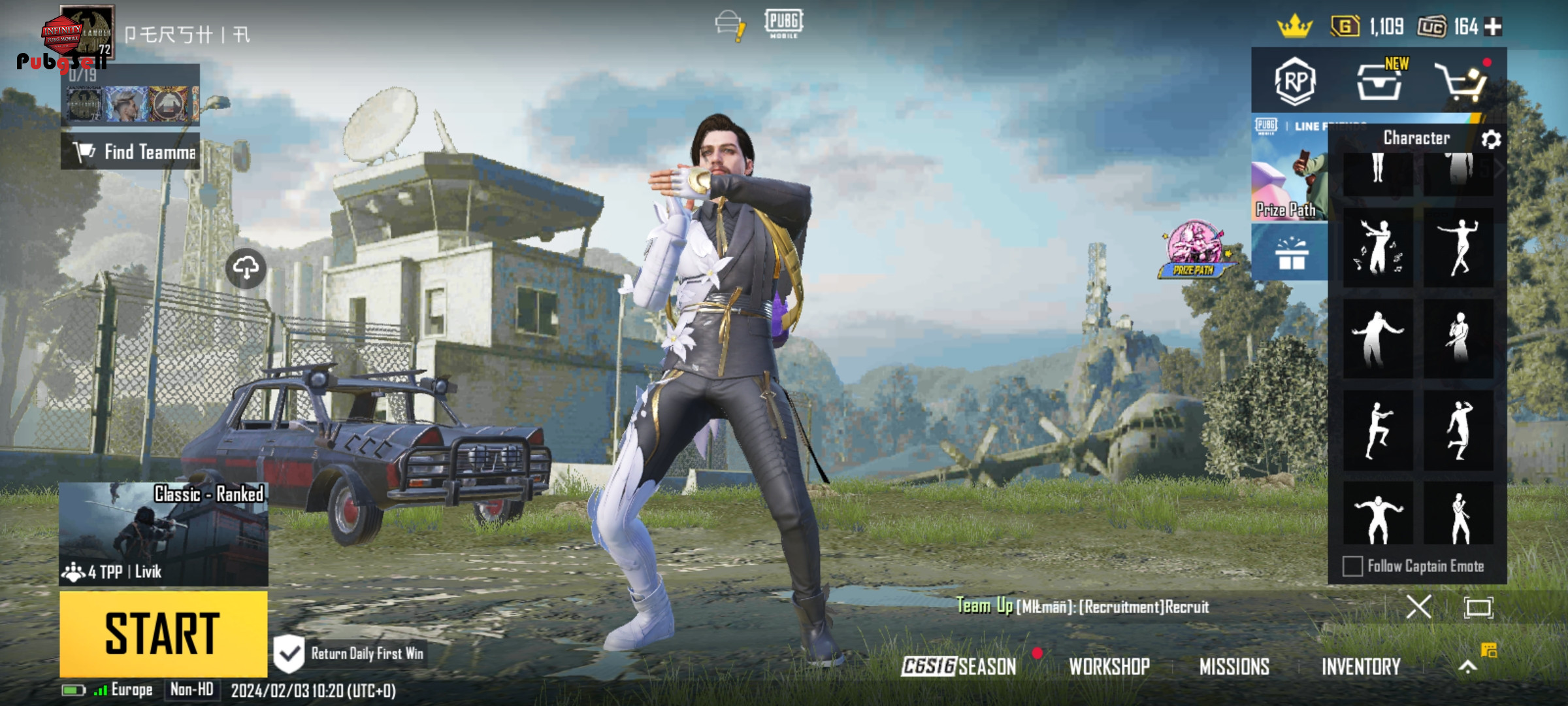Open the Missions menu
Viewport: 1568px width, 706px height.
coord(1234,666)
